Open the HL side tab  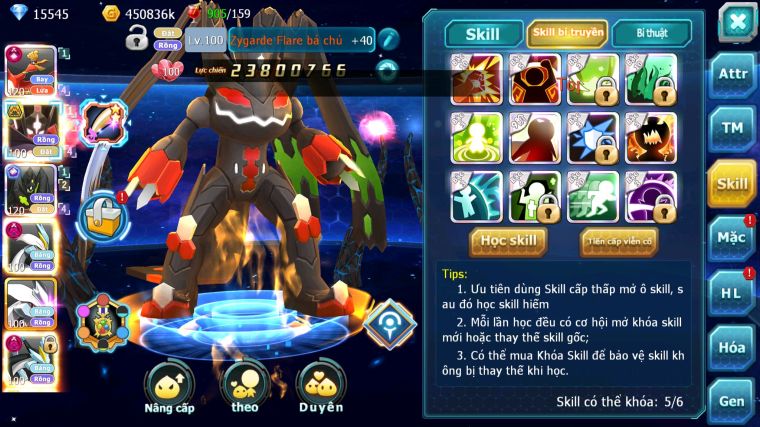coord(732,293)
